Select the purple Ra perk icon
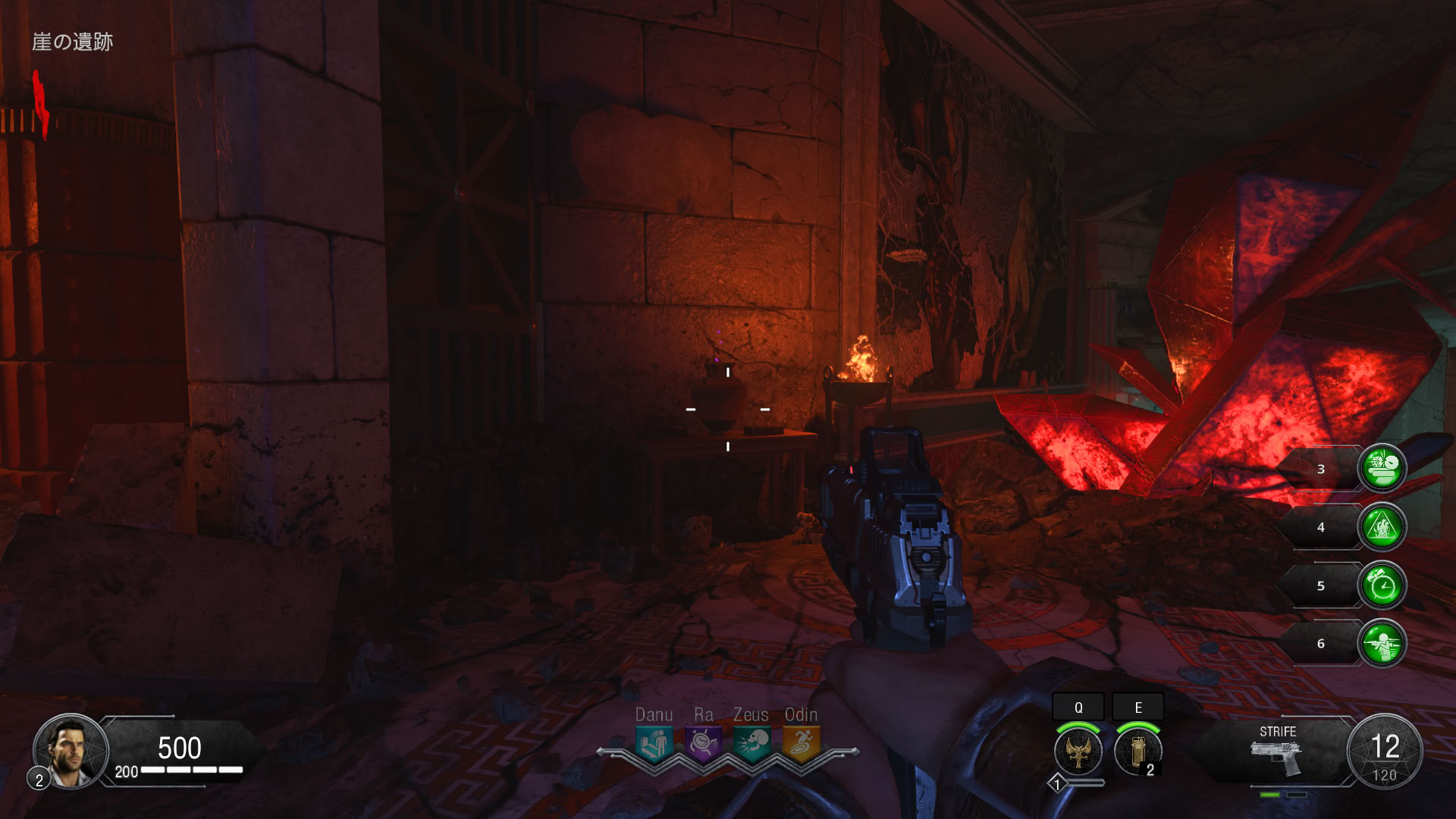This screenshot has width=1456, height=819. pos(703,743)
